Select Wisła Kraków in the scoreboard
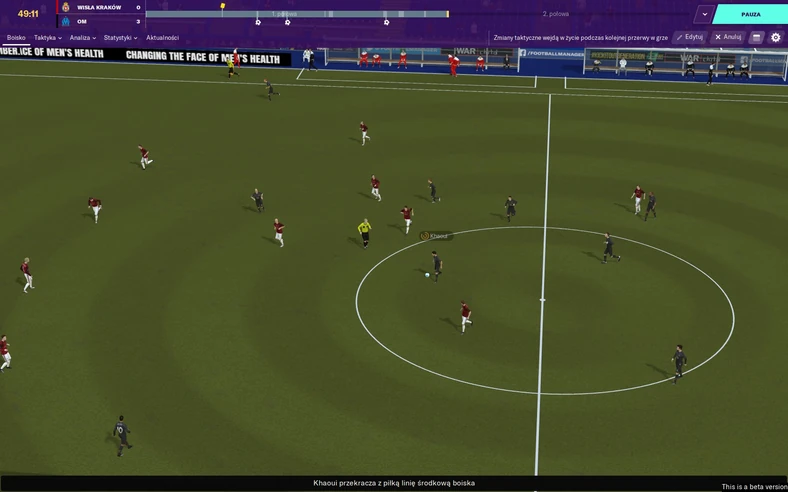 [99, 7]
